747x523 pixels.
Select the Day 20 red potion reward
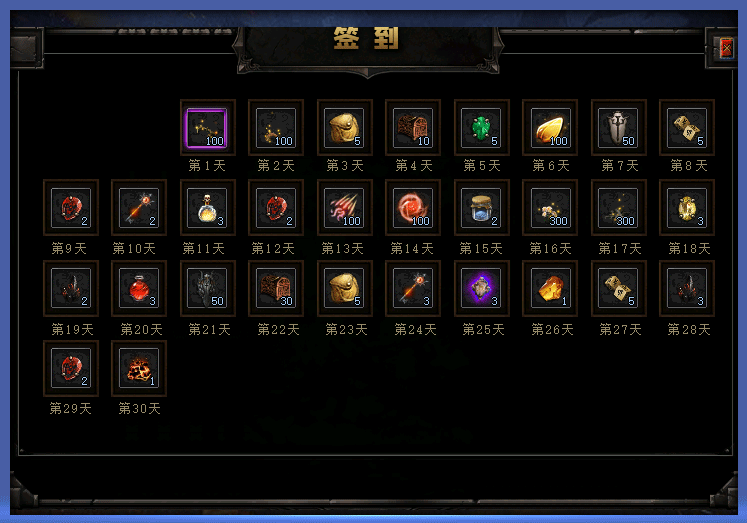point(139,288)
